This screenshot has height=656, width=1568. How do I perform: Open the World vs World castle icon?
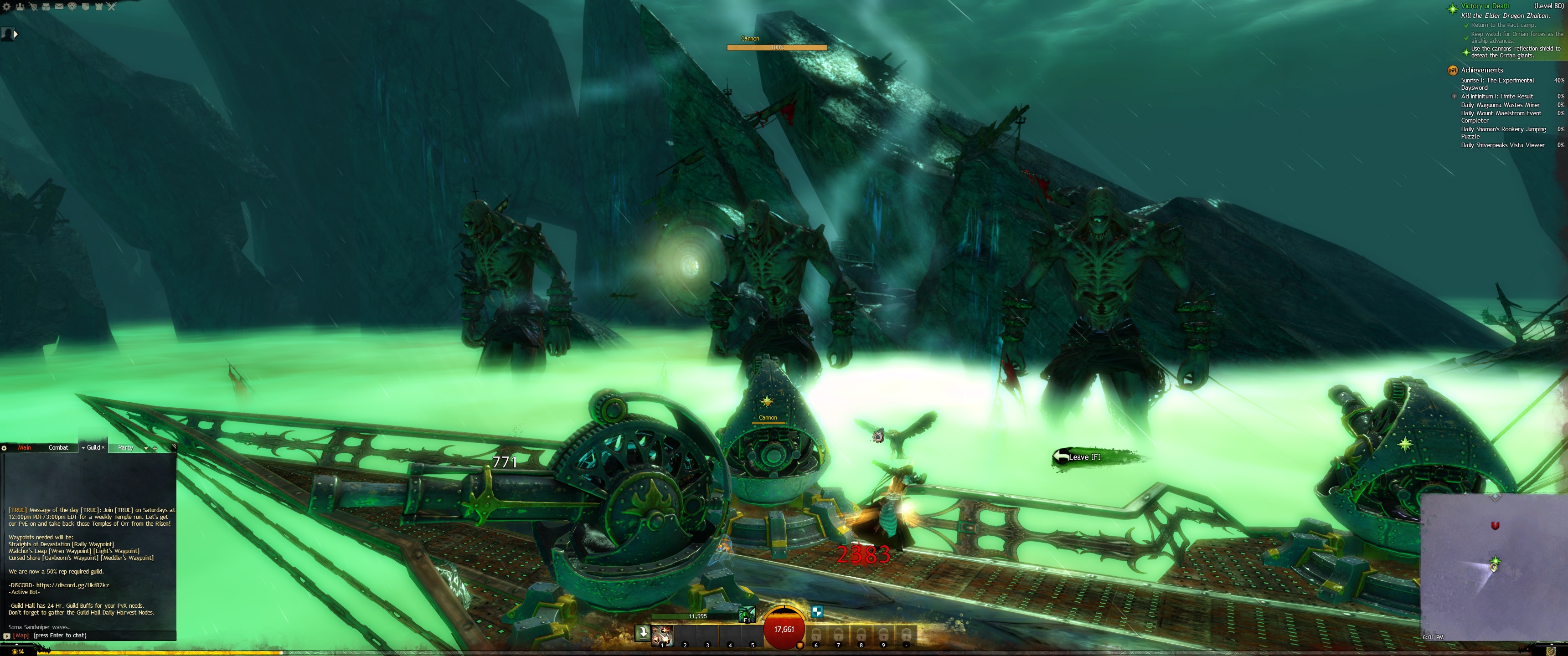tap(98, 7)
